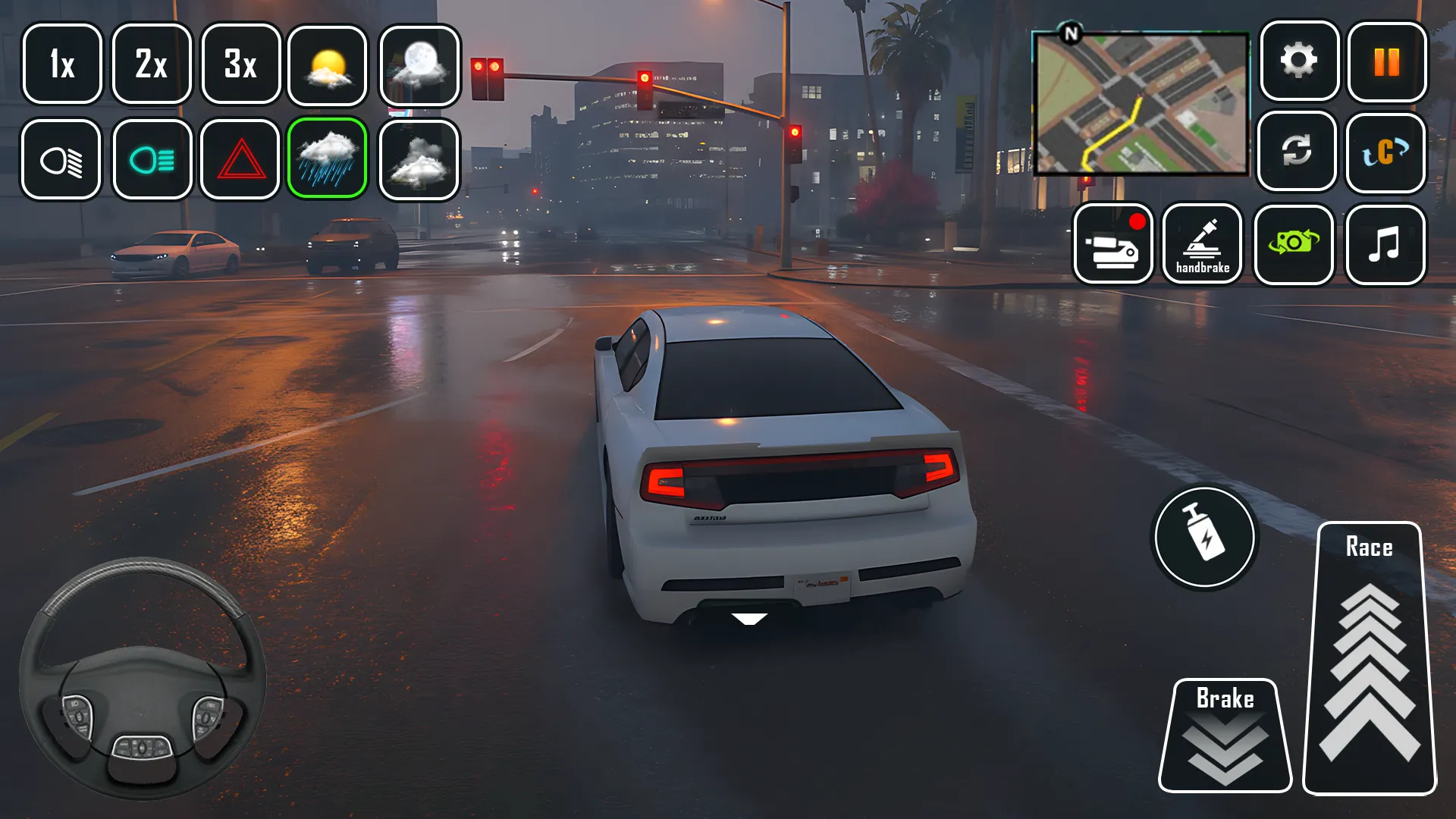Toggle the white high-beam headlights
Image resolution: width=1456 pixels, height=819 pixels.
tap(61, 160)
